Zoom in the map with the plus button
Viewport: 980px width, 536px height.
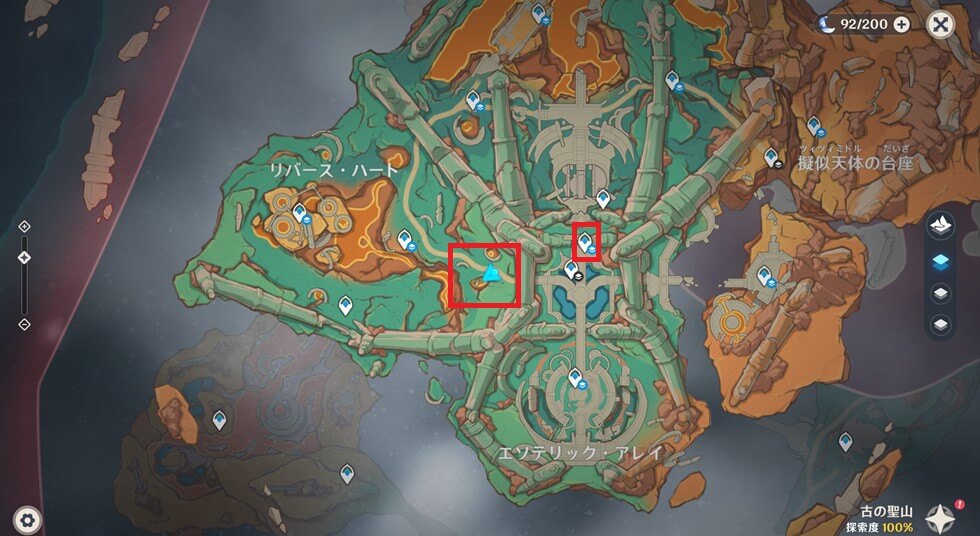[24, 226]
